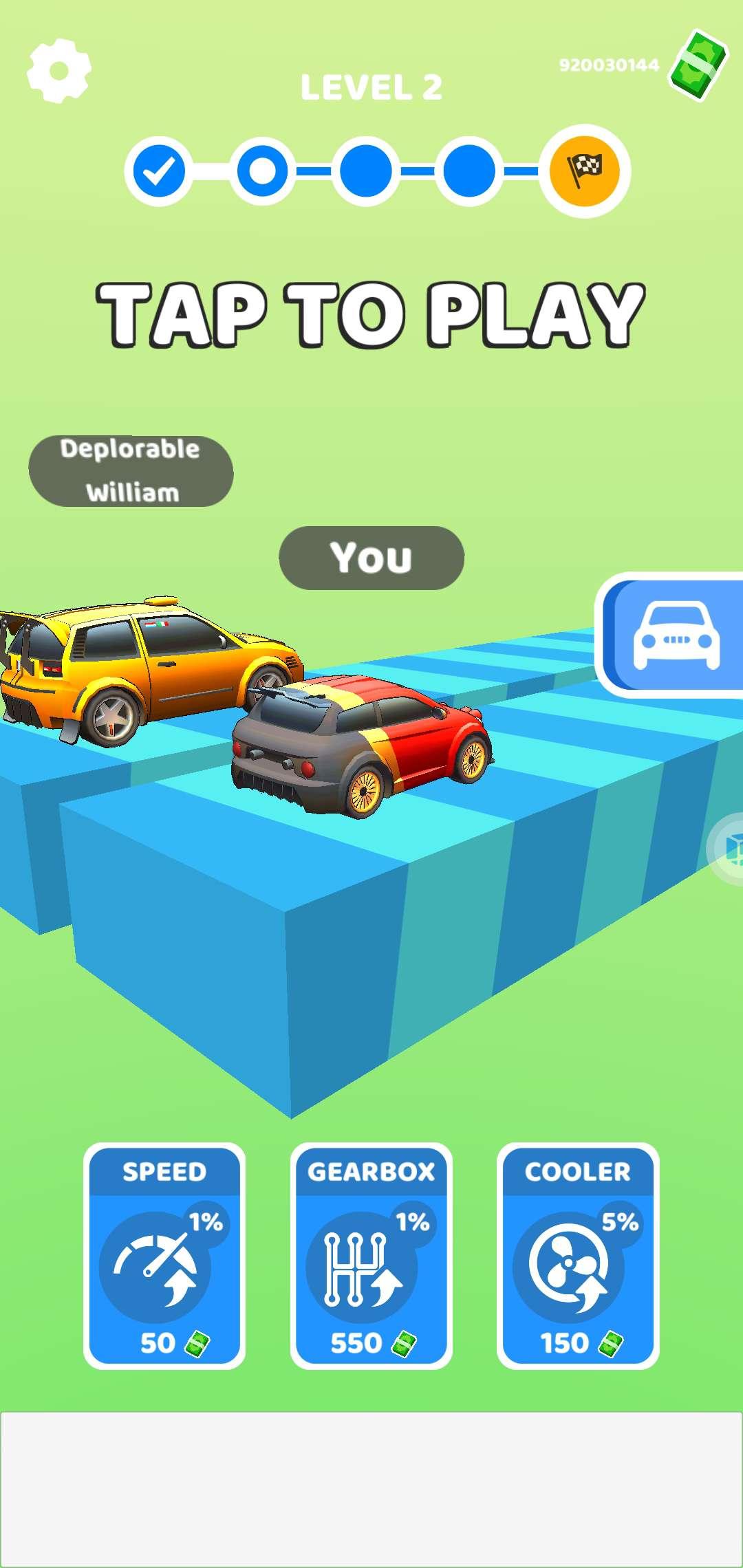
Task: Tap the TAP TO PLAY prompt
Action: tap(371, 314)
